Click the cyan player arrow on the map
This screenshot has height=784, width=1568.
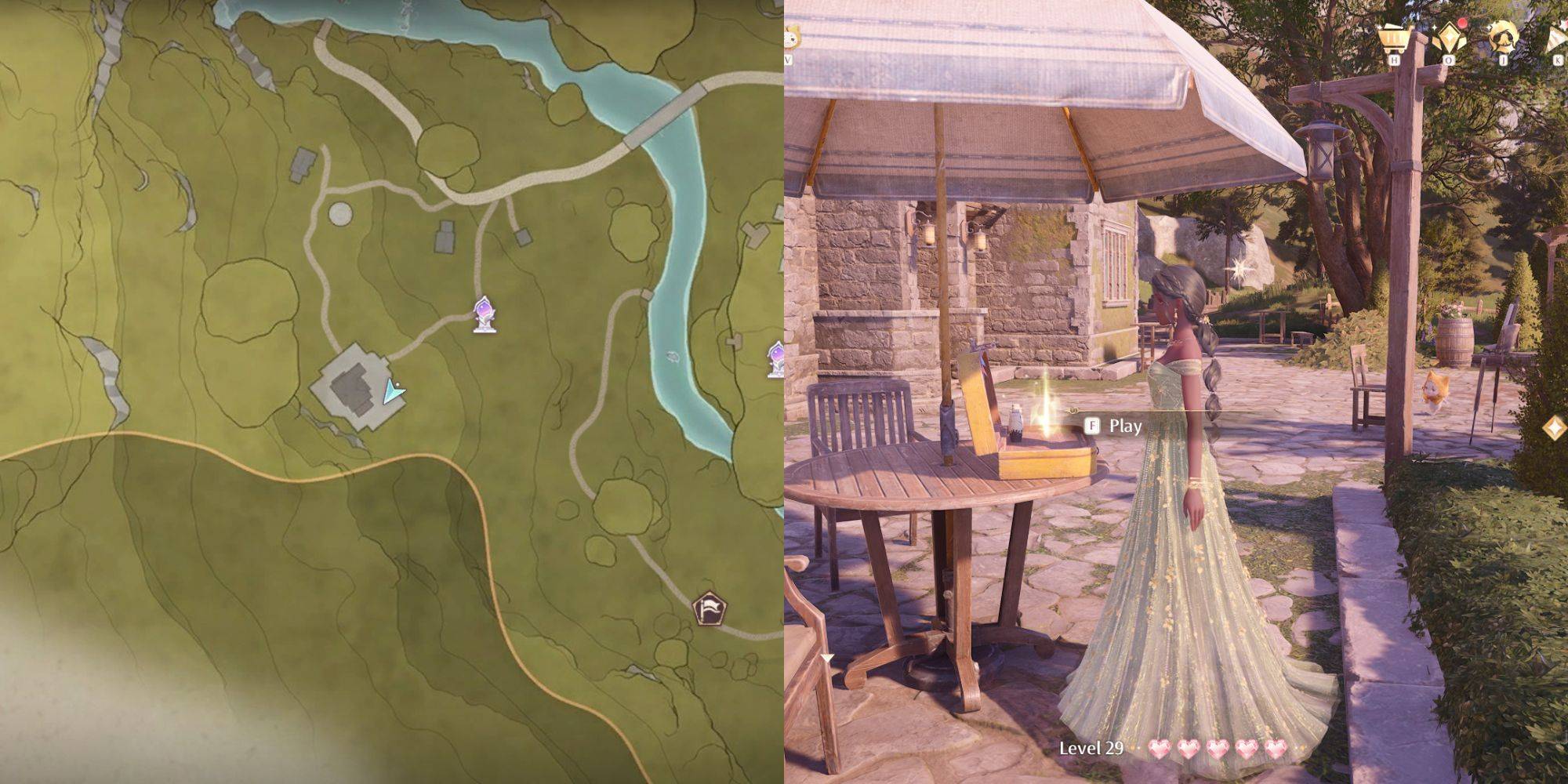[x=393, y=390]
